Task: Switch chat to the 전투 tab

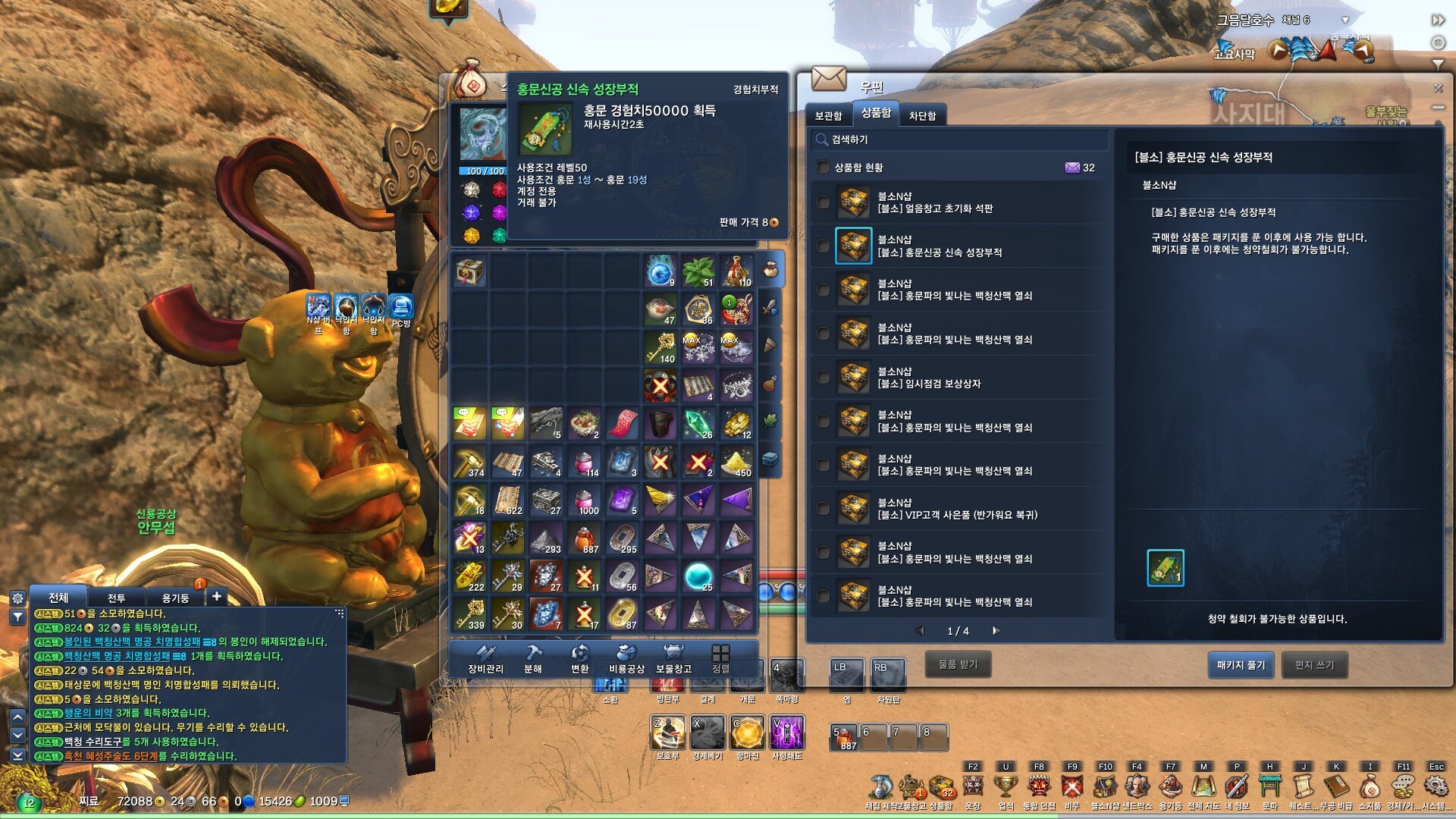Action: (x=116, y=598)
